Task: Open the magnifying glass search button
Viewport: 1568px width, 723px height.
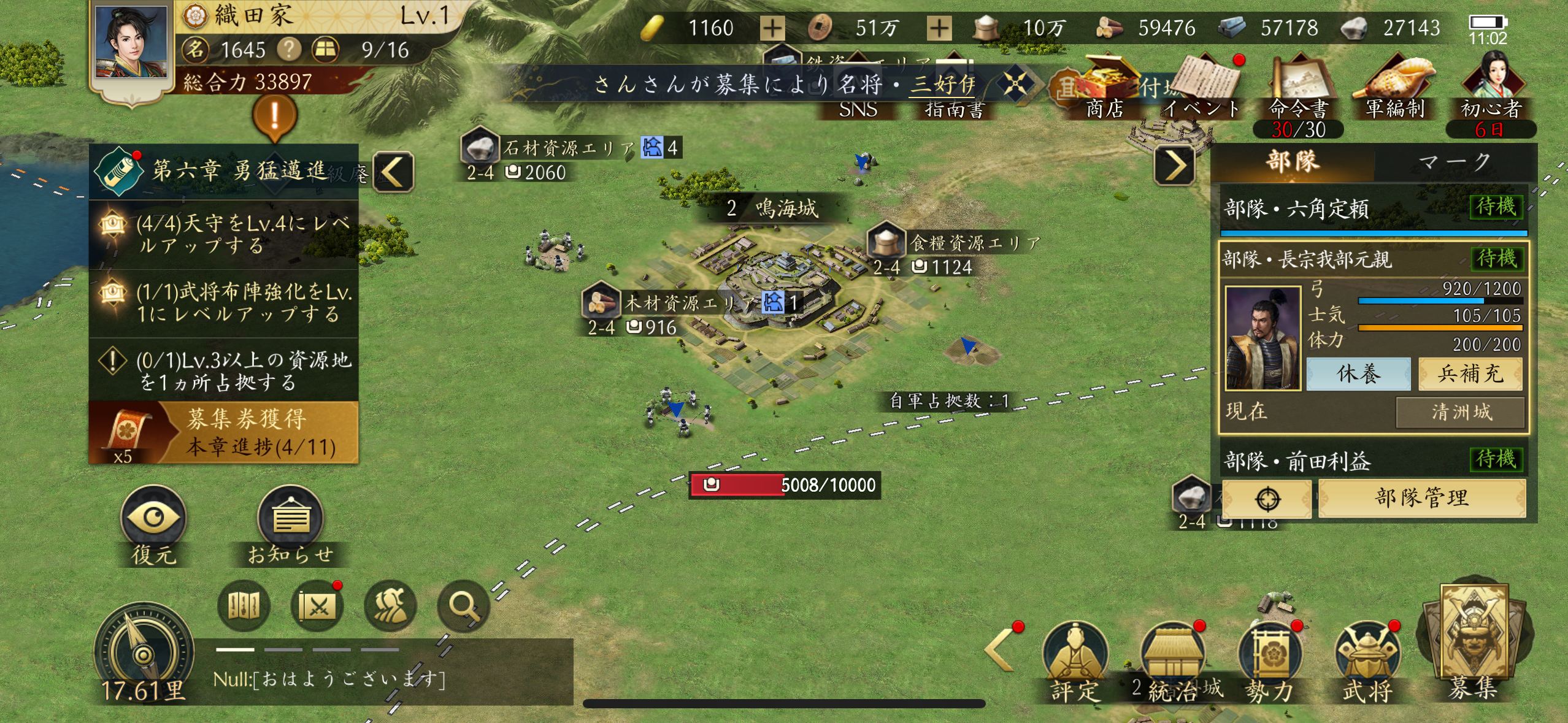Action: (x=463, y=606)
